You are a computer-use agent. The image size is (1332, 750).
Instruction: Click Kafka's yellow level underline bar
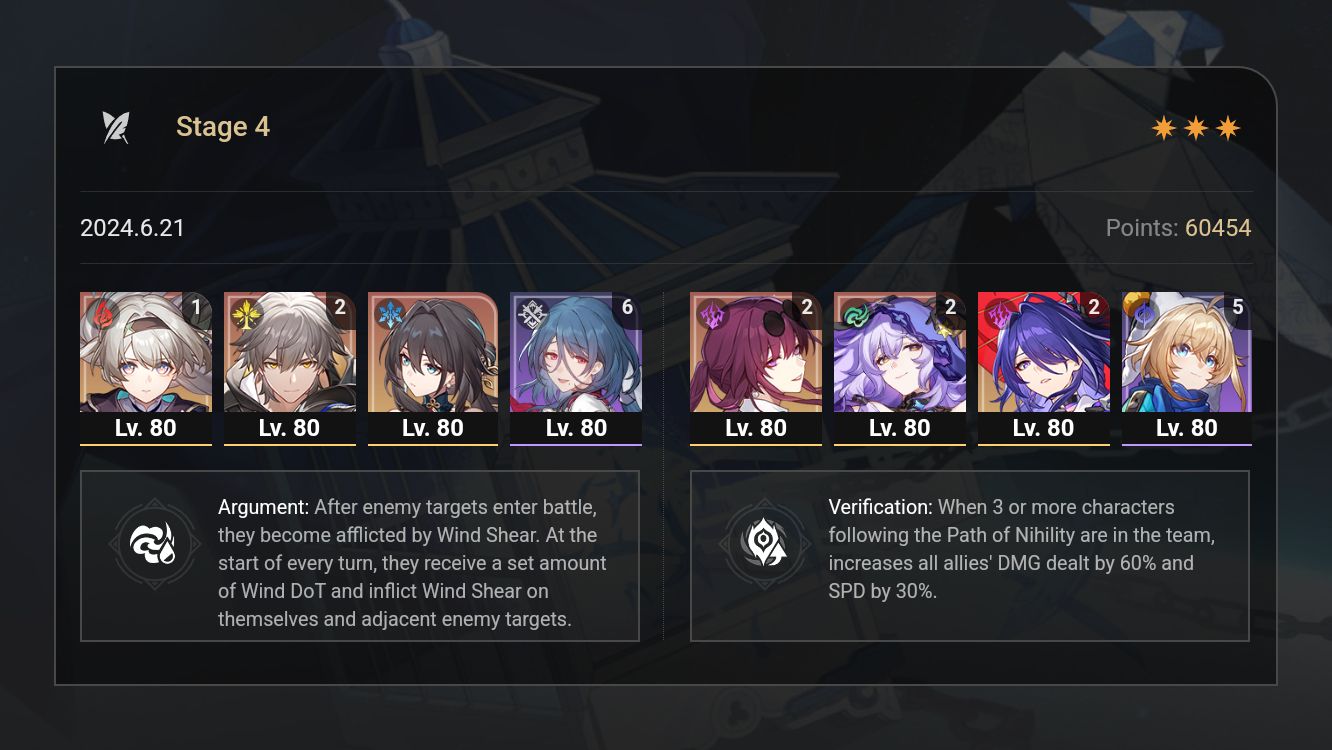pos(755,443)
